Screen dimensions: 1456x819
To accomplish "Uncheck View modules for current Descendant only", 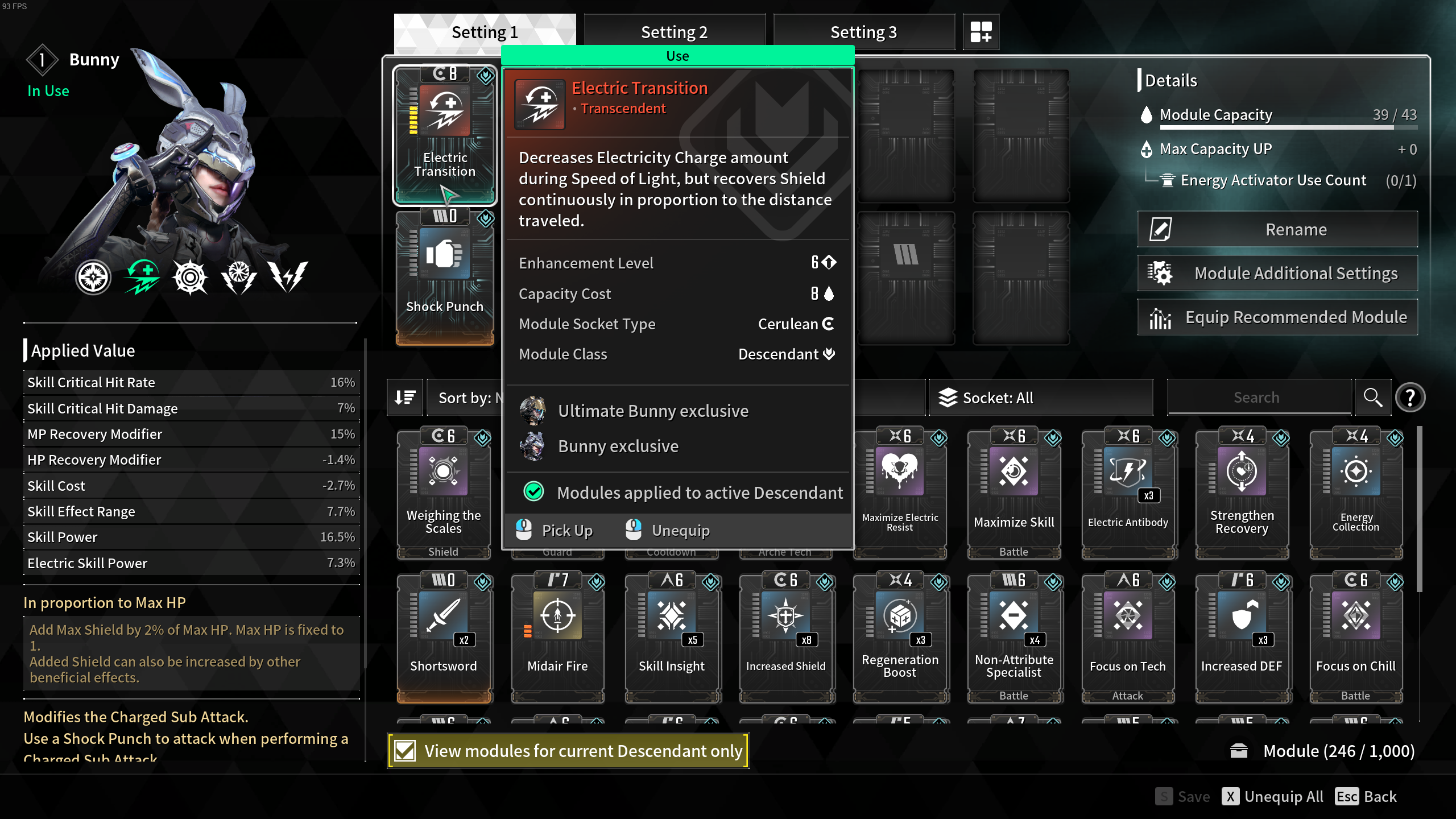I will coord(404,750).
